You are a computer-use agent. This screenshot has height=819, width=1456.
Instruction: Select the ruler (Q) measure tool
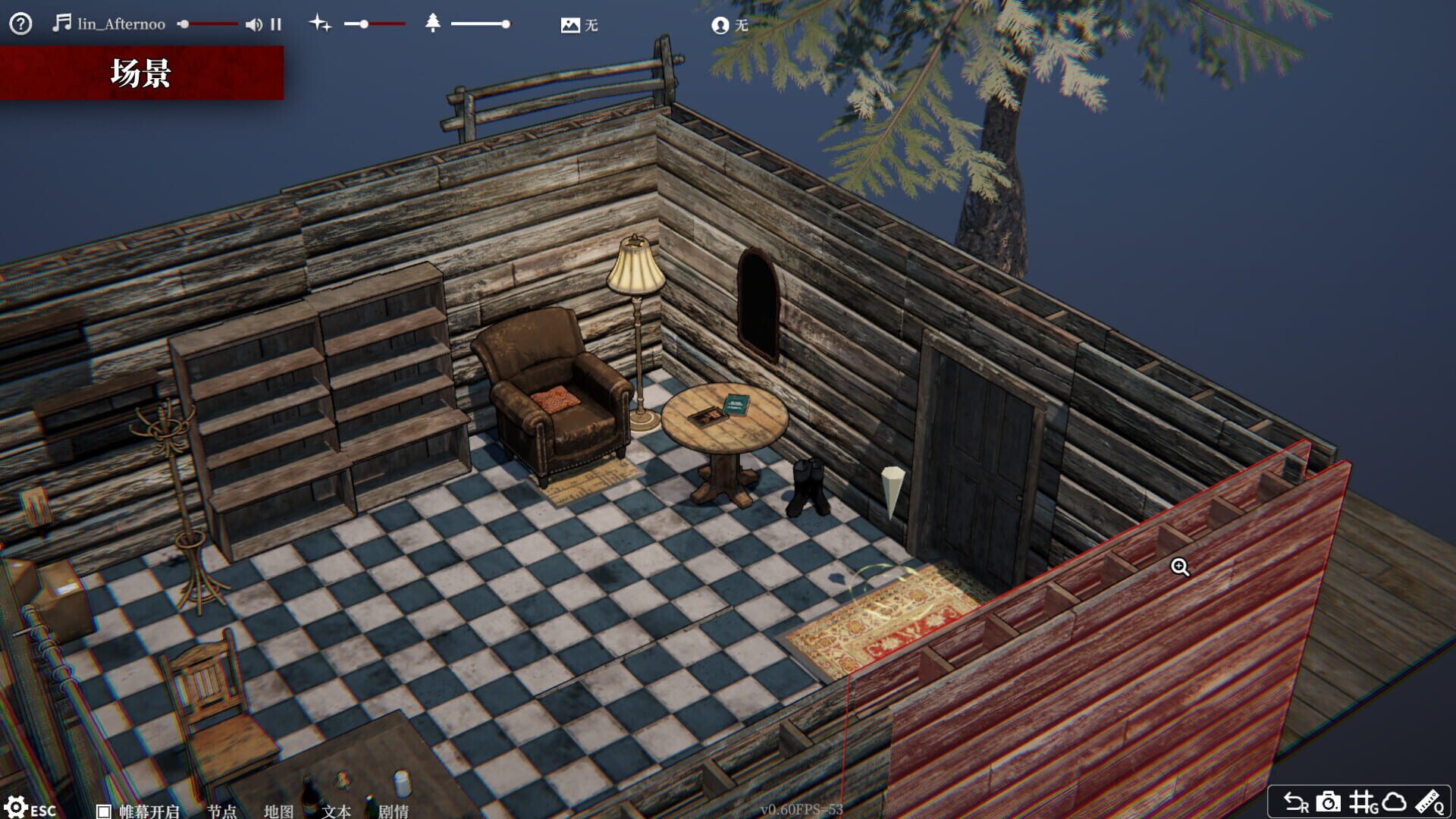click(1429, 801)
